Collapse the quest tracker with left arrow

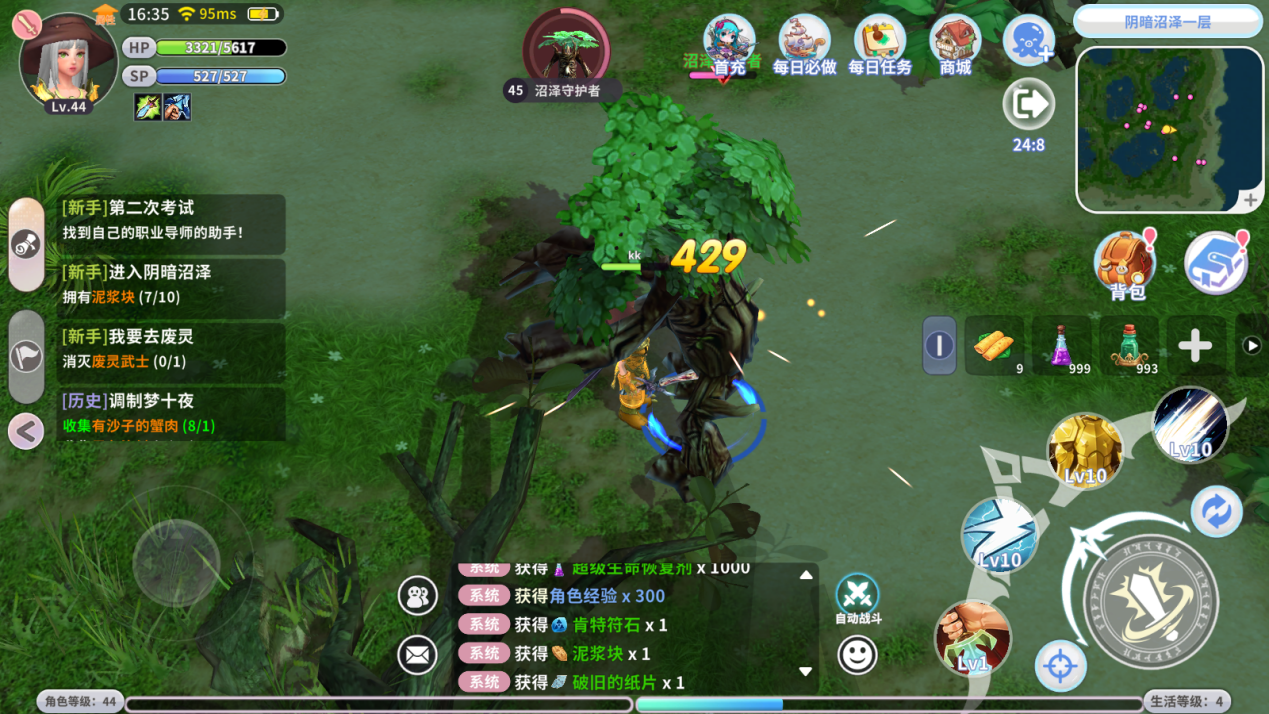tap(26, 431)
